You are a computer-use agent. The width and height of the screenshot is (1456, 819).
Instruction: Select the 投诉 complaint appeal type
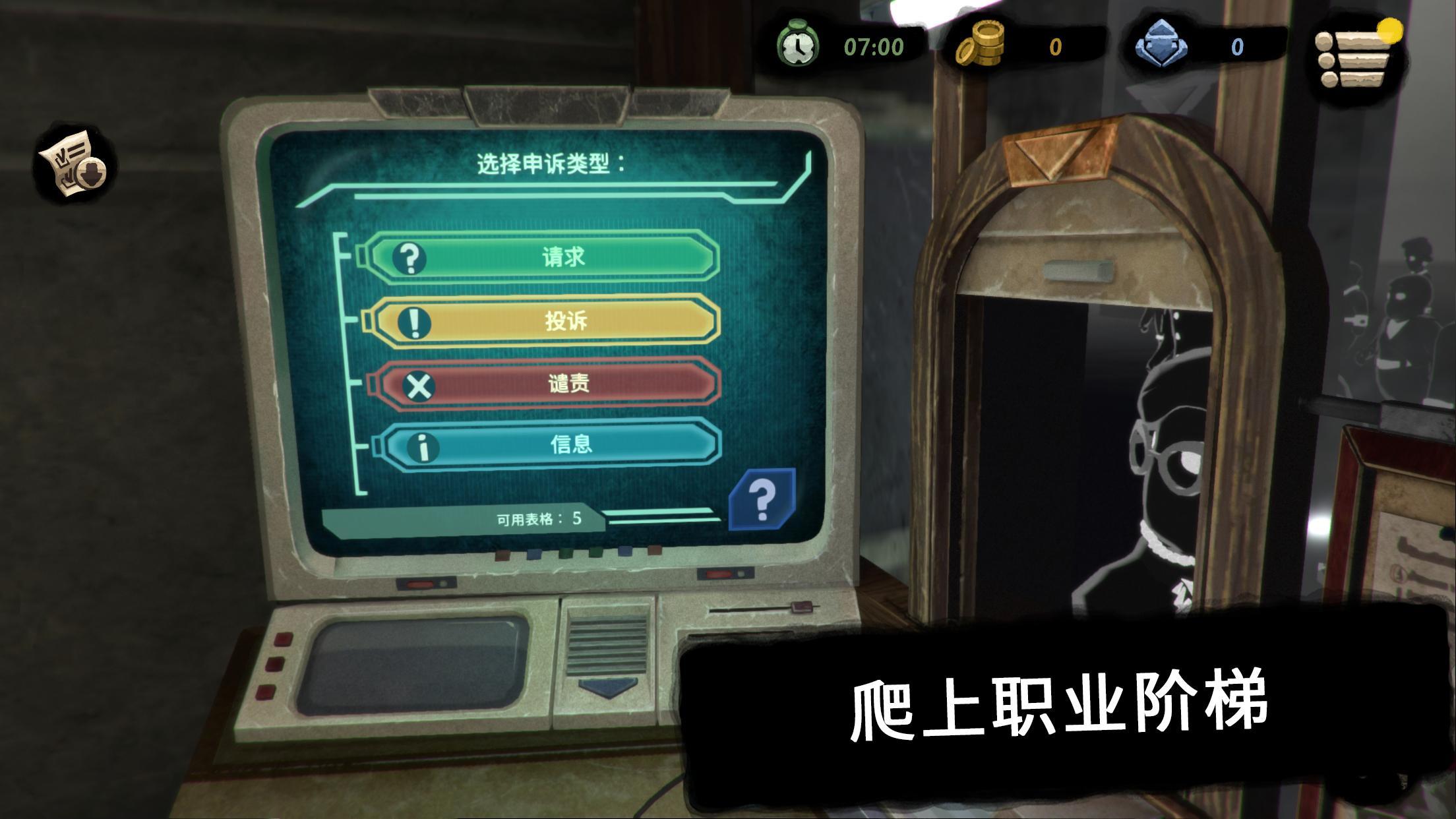(x=564, y=322)
